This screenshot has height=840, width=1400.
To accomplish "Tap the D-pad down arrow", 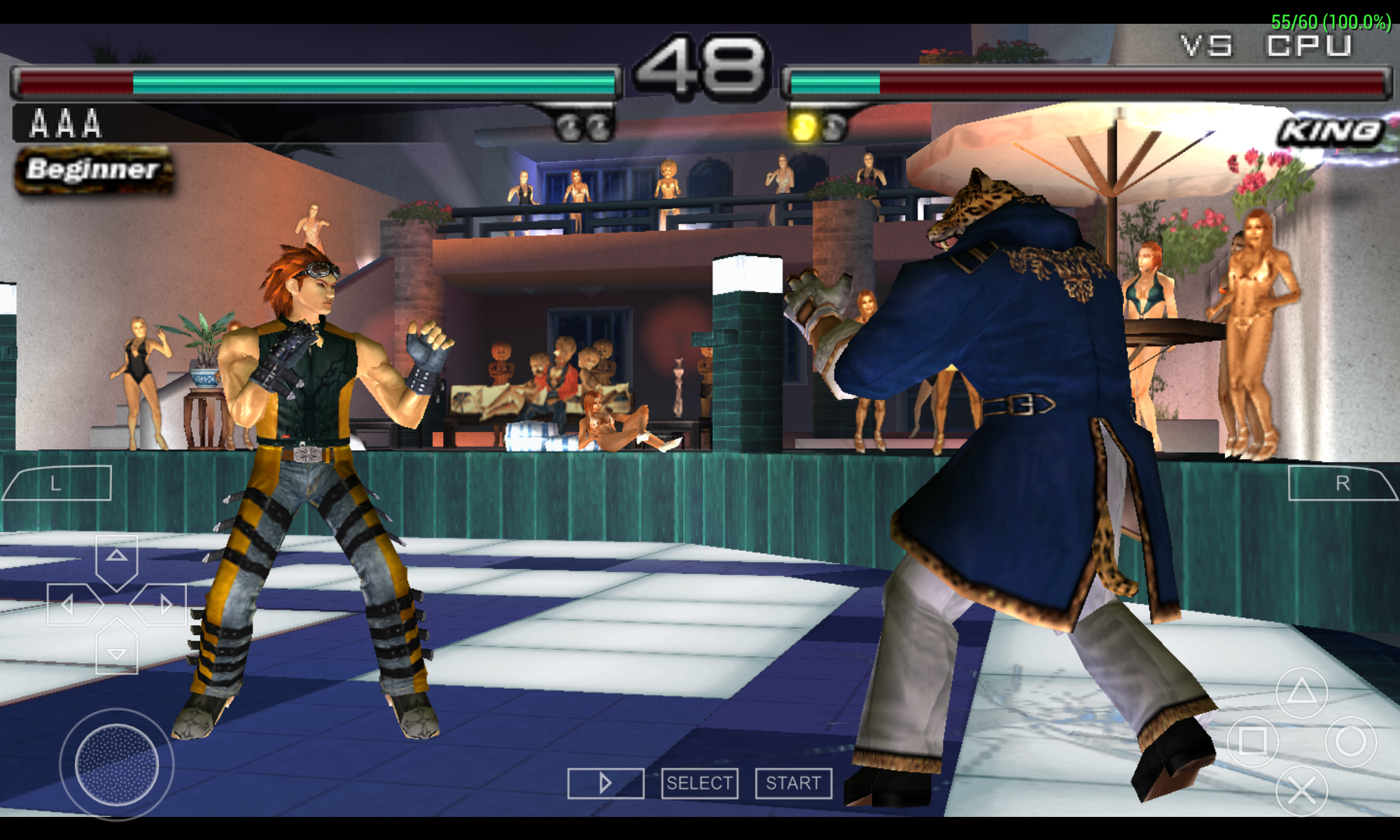I will coord(116,651).
